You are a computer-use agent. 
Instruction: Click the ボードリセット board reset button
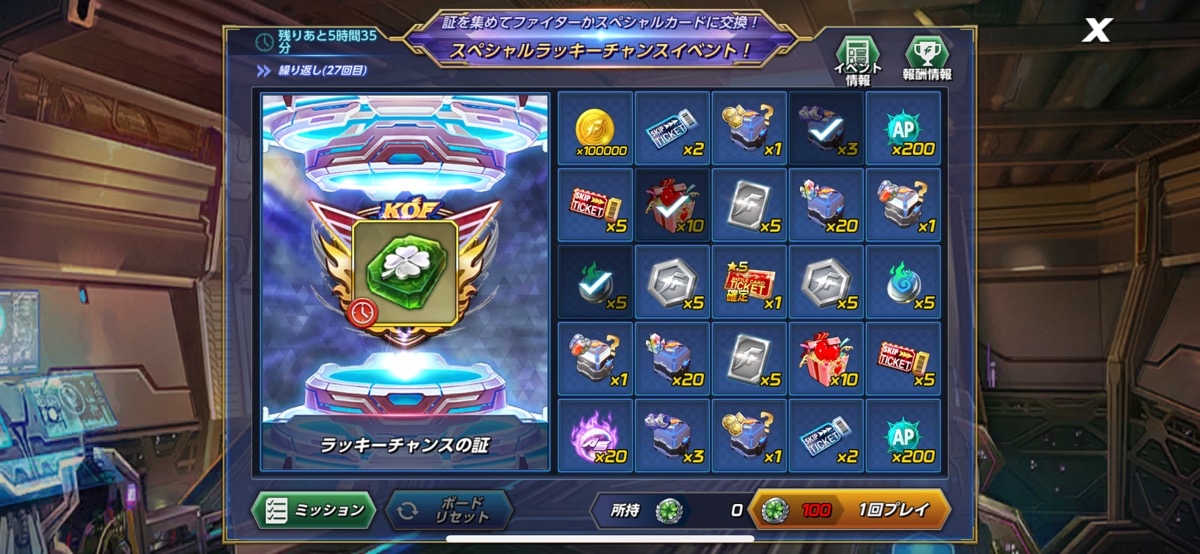[448, 510]
